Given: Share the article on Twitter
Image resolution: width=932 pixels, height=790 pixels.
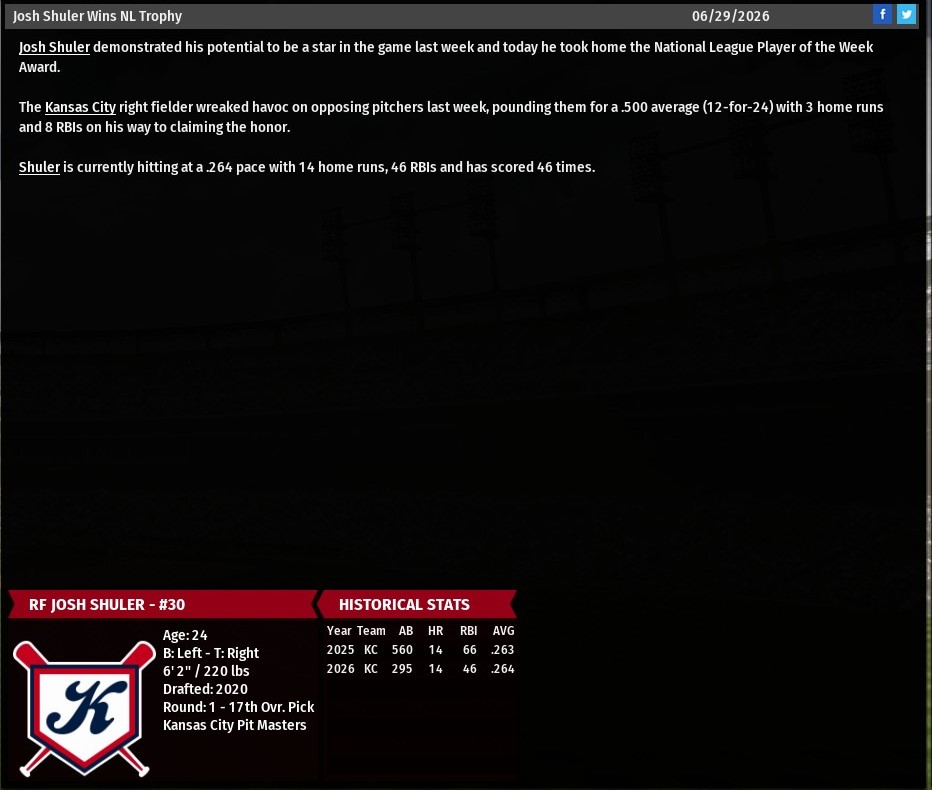Looking at the screenshot, I should 906,14.
